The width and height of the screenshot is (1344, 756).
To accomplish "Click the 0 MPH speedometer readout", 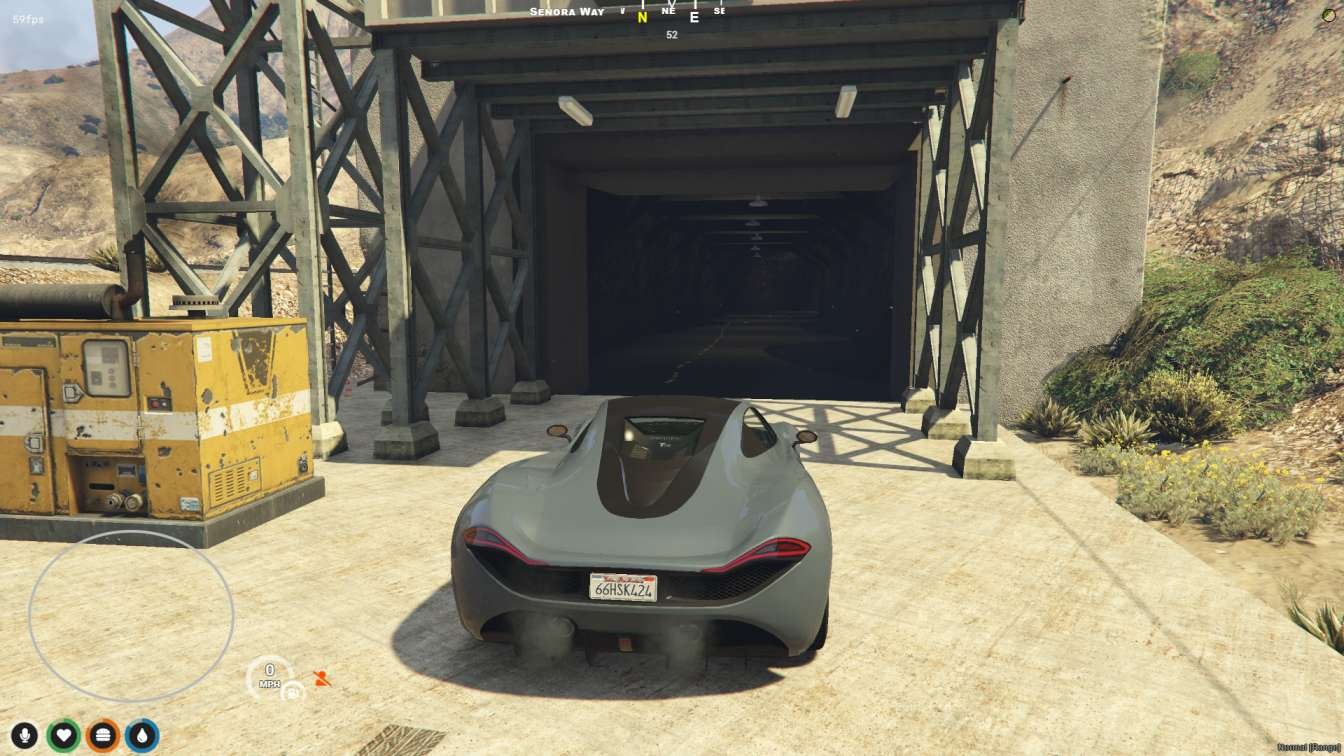I will tap(269, 678).
